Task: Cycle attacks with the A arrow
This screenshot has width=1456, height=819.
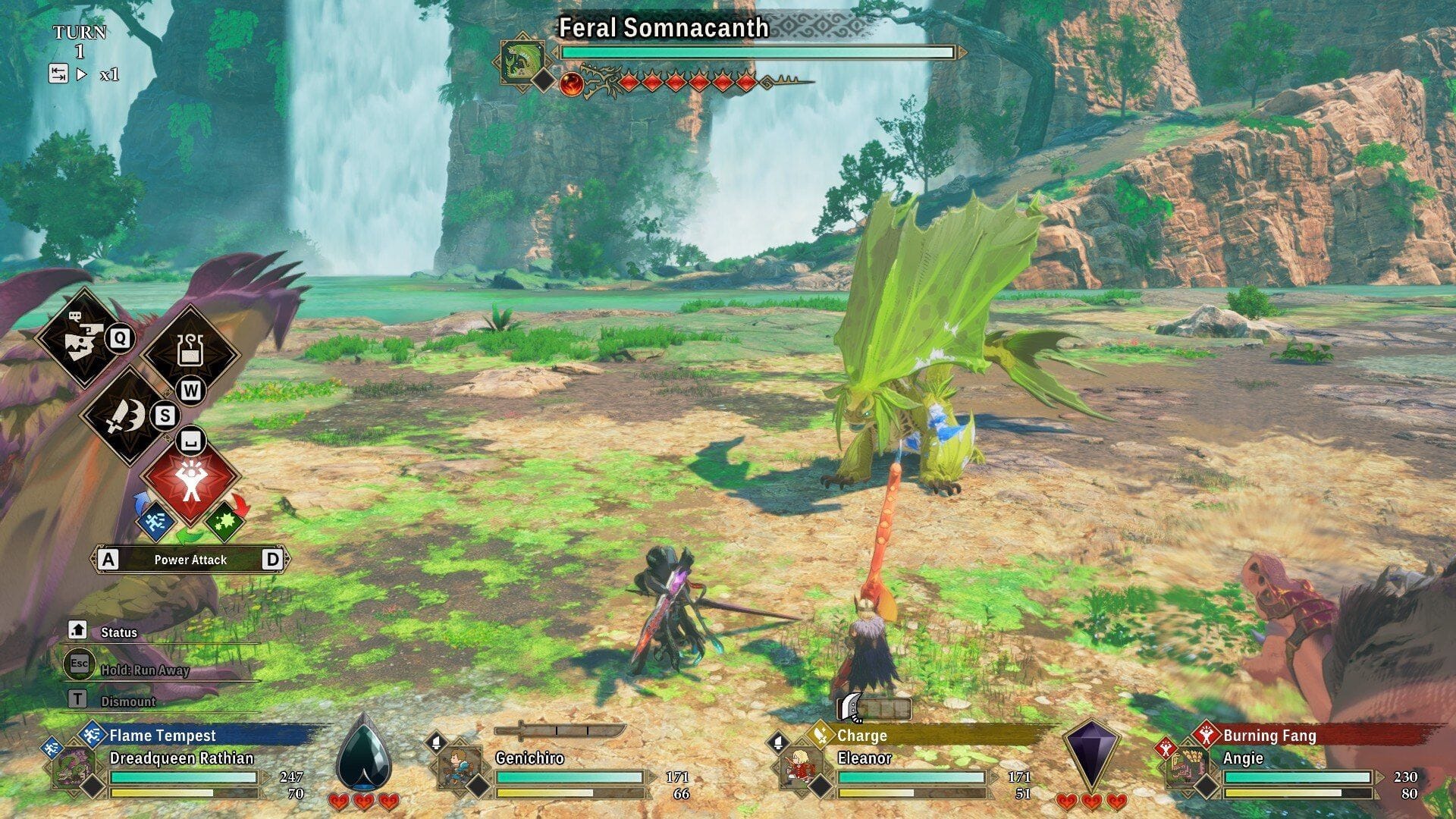Action: 109,560
